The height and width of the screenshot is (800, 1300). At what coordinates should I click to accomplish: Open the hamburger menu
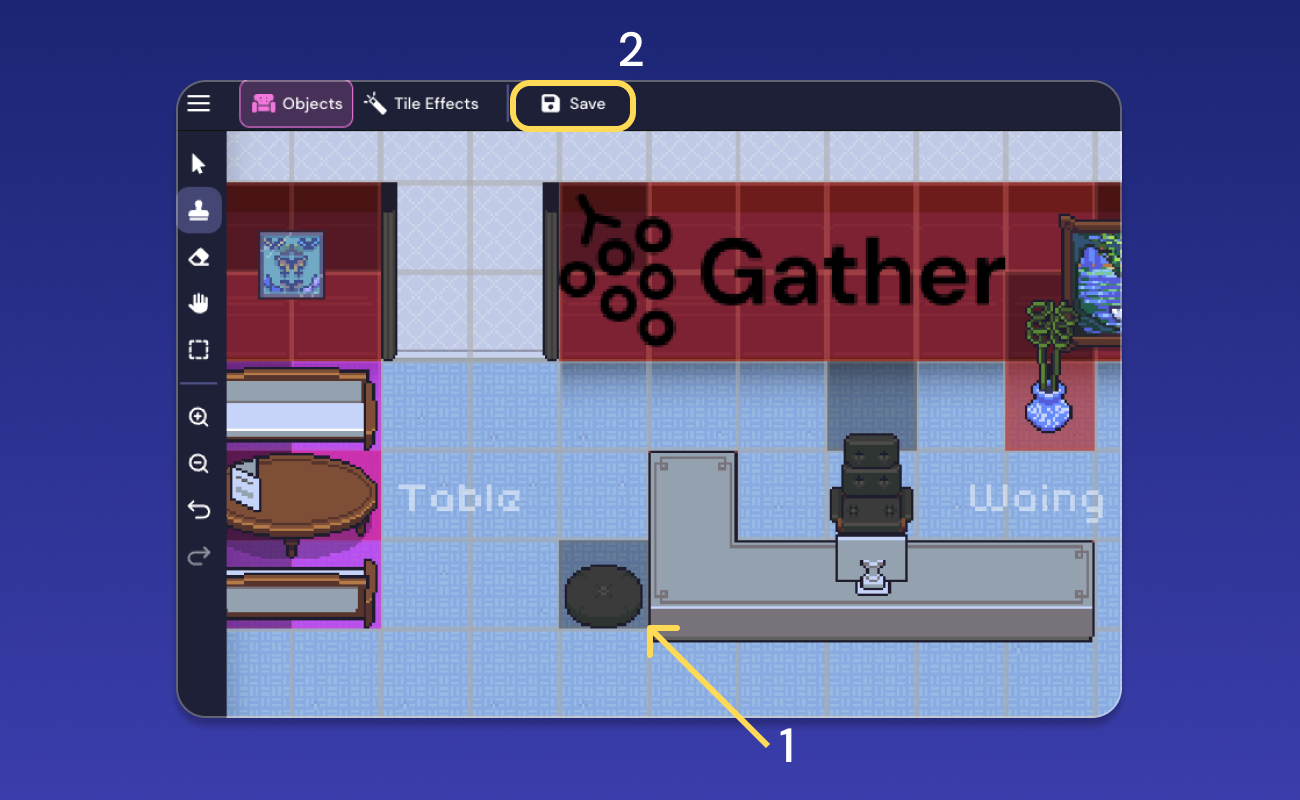click(x=198, y=103)
